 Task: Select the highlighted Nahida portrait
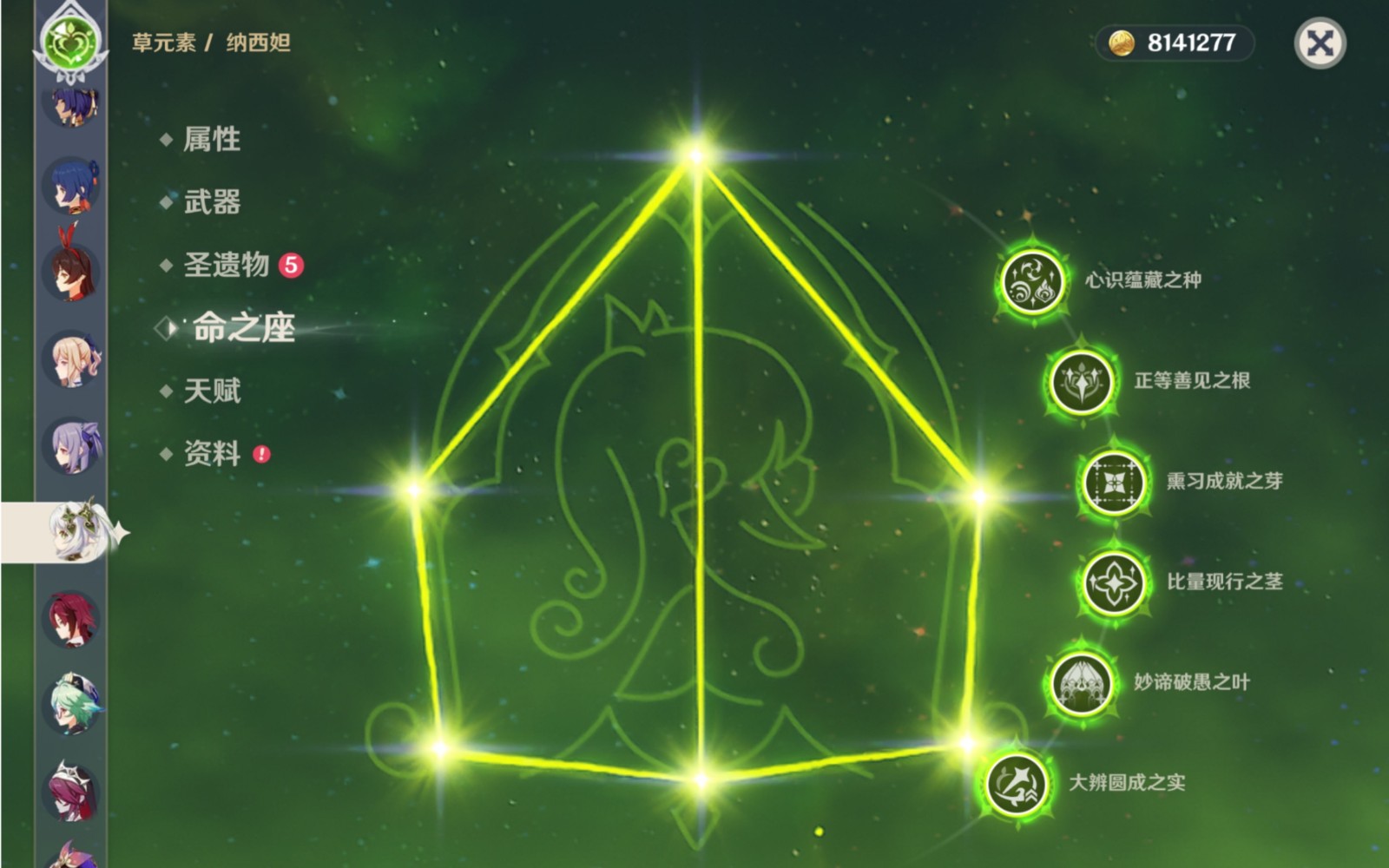74,530
